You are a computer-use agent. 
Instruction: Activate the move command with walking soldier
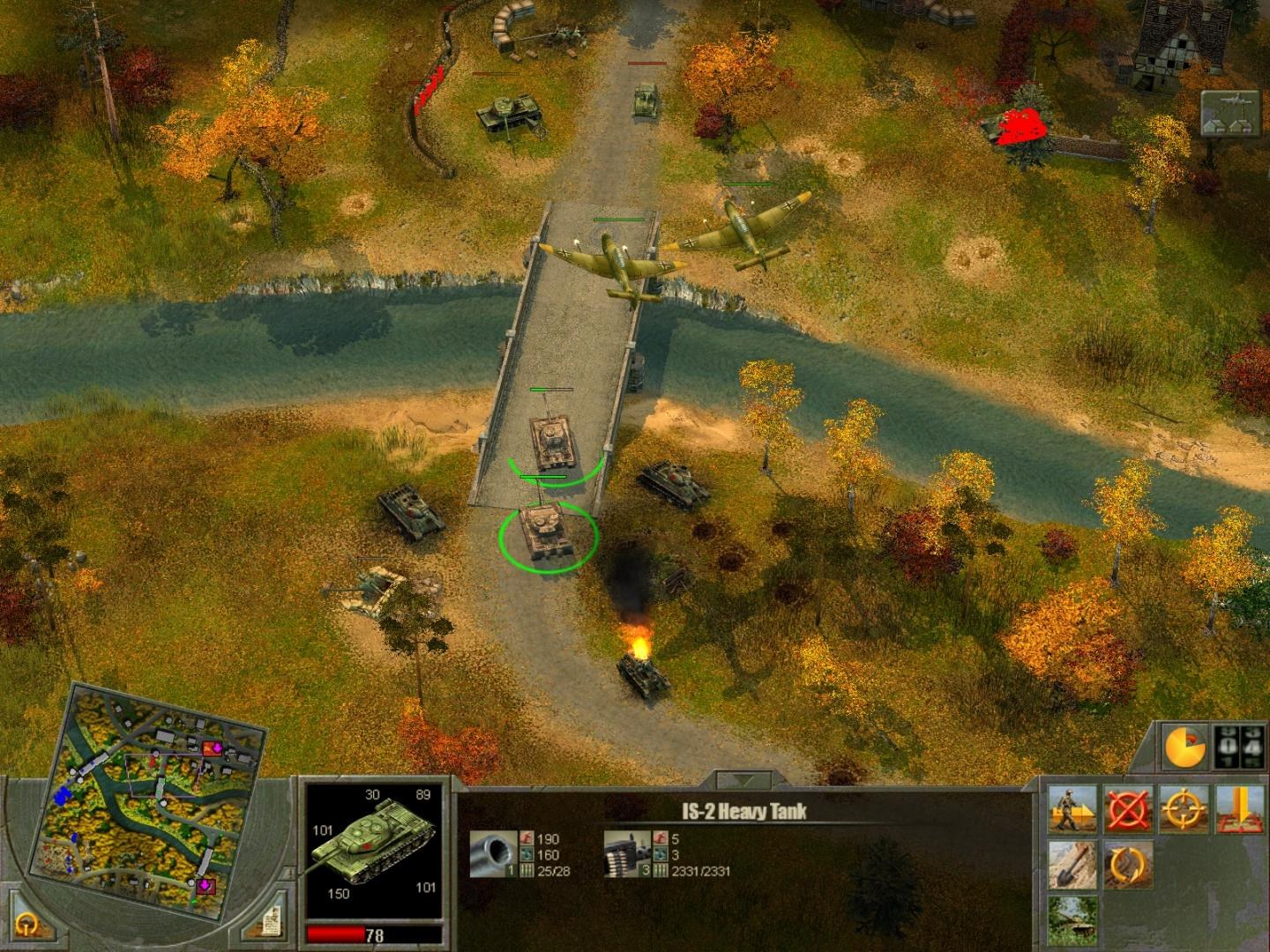coord(1073,809)
